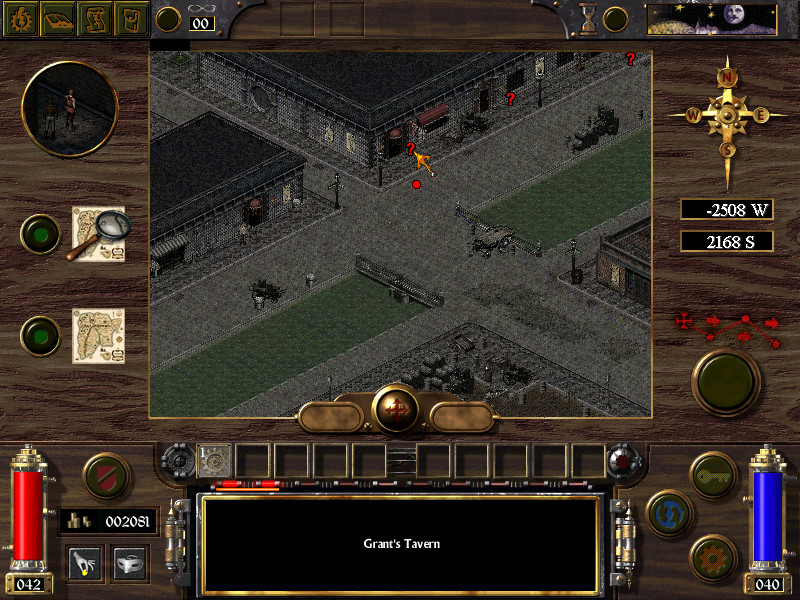Select the Grant's Tavern question mark marker
Viewport: 800px width, 600px height.
point(410,149)
